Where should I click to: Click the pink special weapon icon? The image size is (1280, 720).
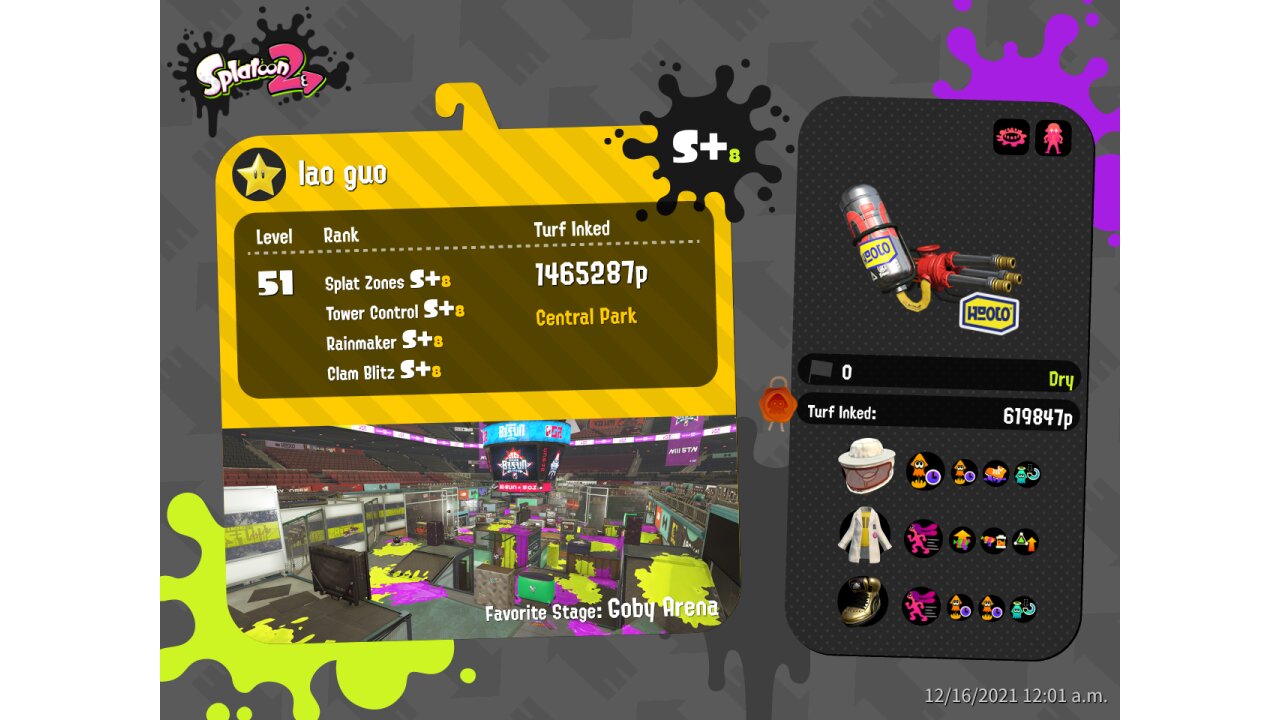pos(1053,137)
